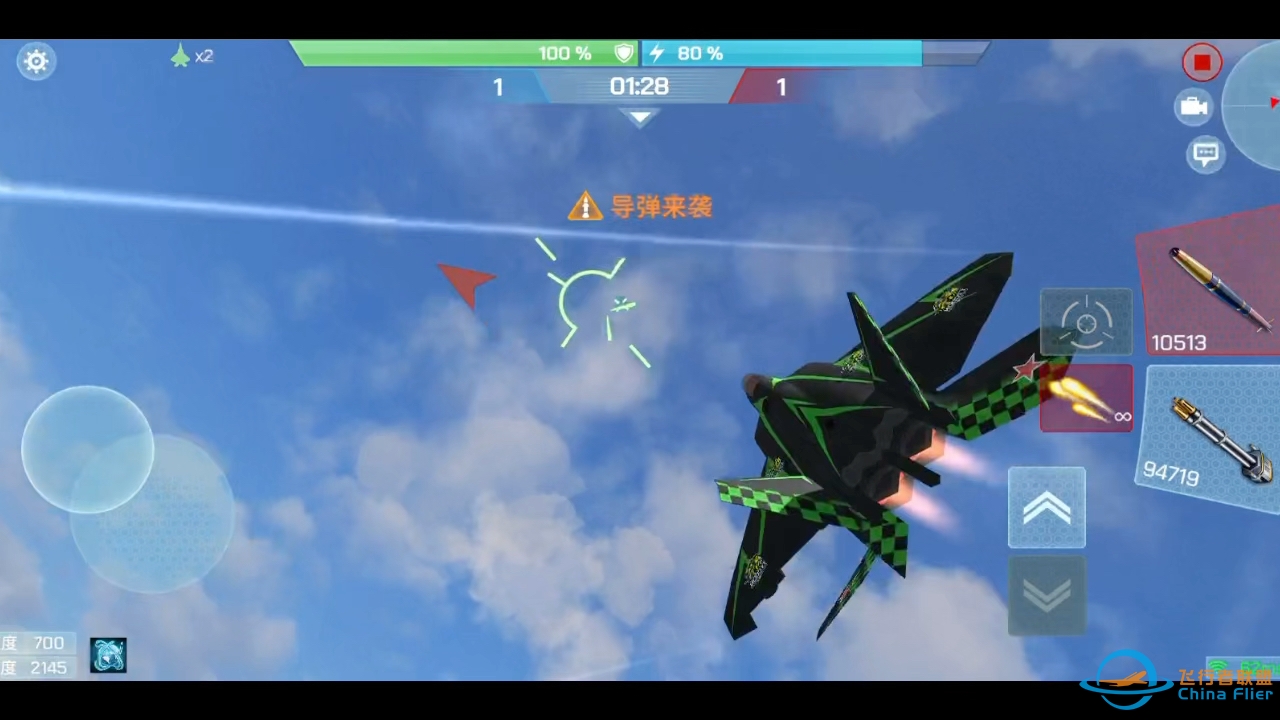This screenshot has width=1280, height=720.
Task: Tap the aircraft x2 lives indicator
Action: [x=192, y=56]
